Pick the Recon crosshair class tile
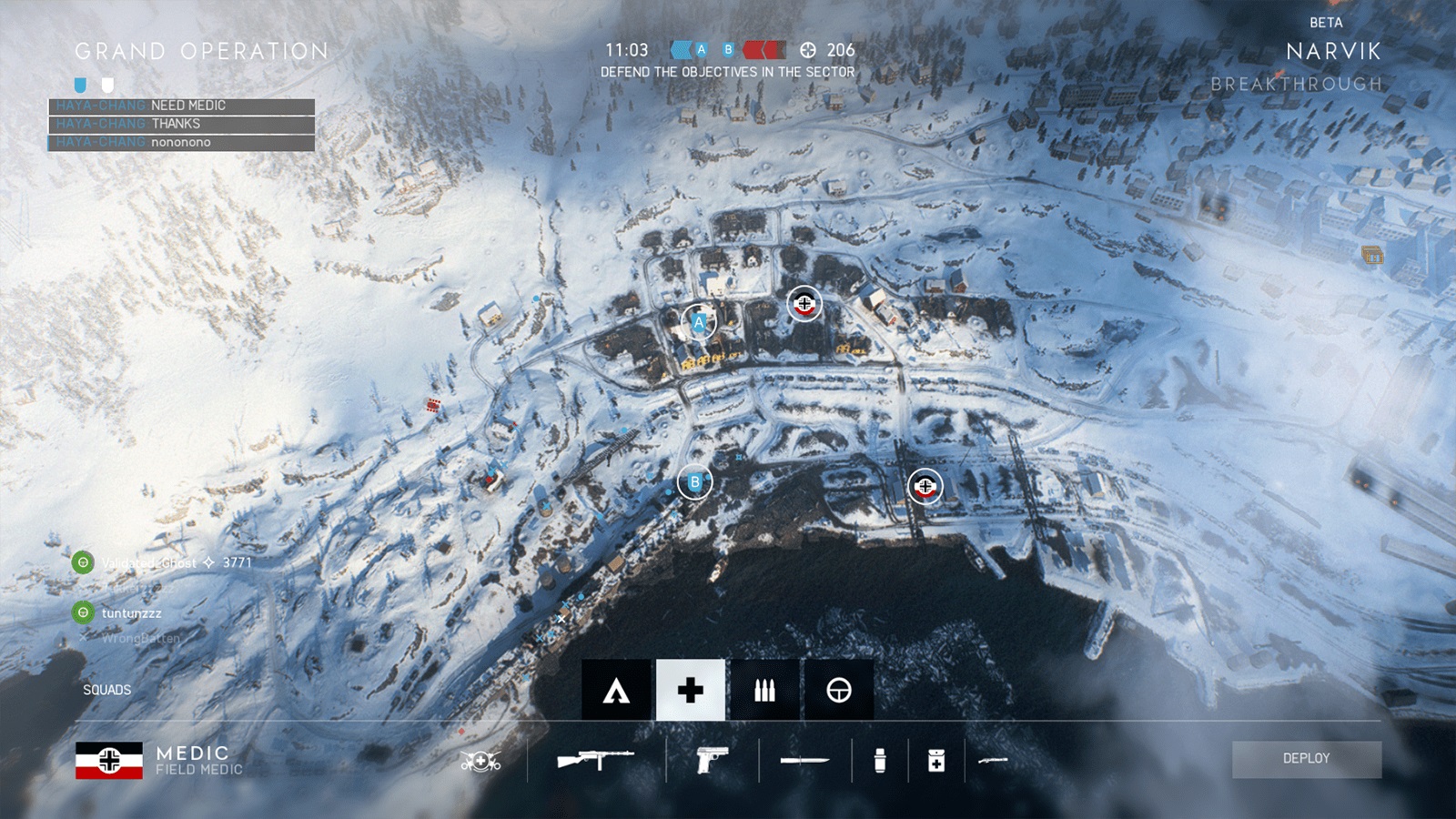The image size is (1456, 819). coord(839,691)
